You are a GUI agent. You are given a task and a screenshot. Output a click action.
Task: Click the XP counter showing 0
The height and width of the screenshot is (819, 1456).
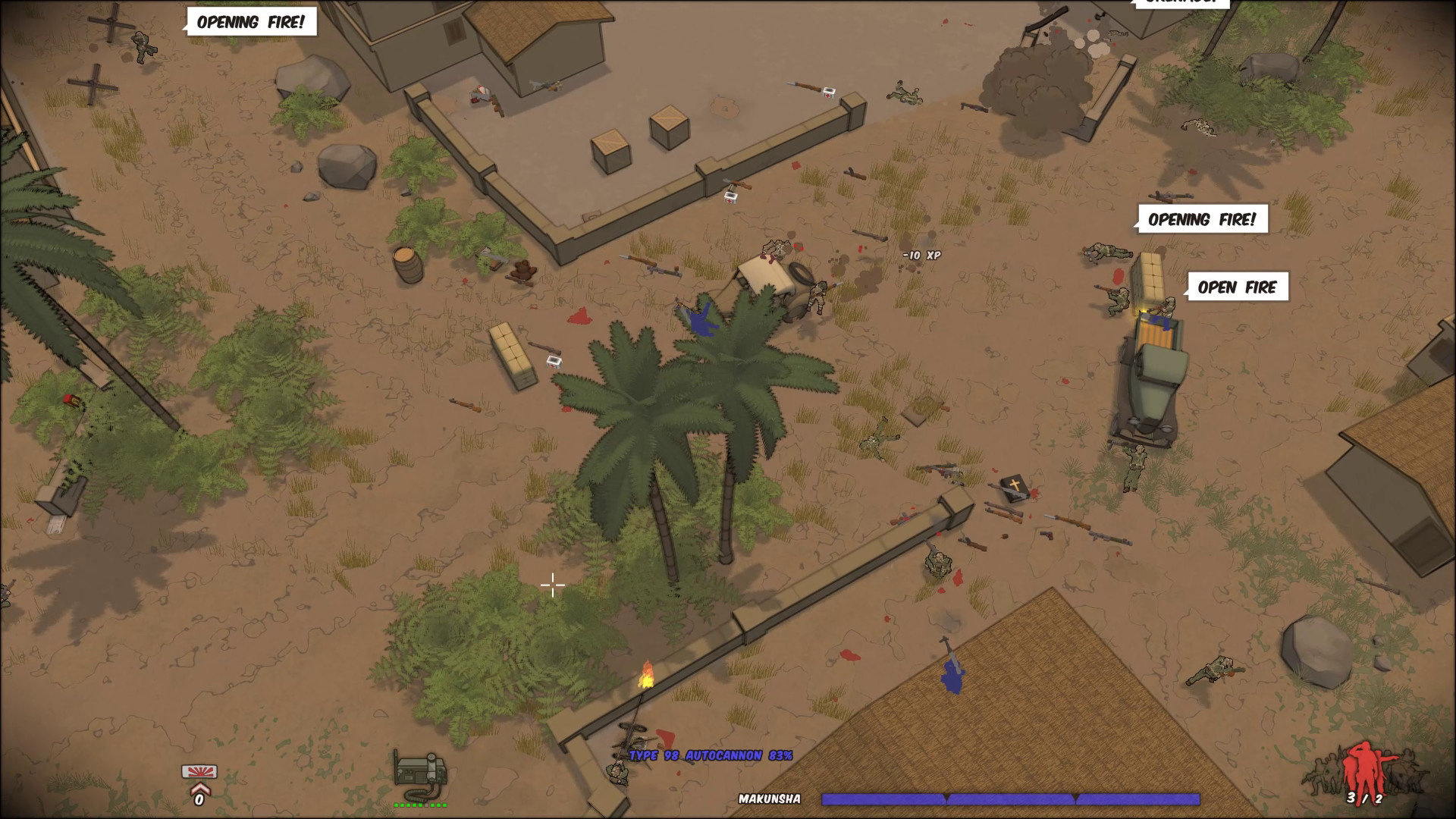point(198,800)
